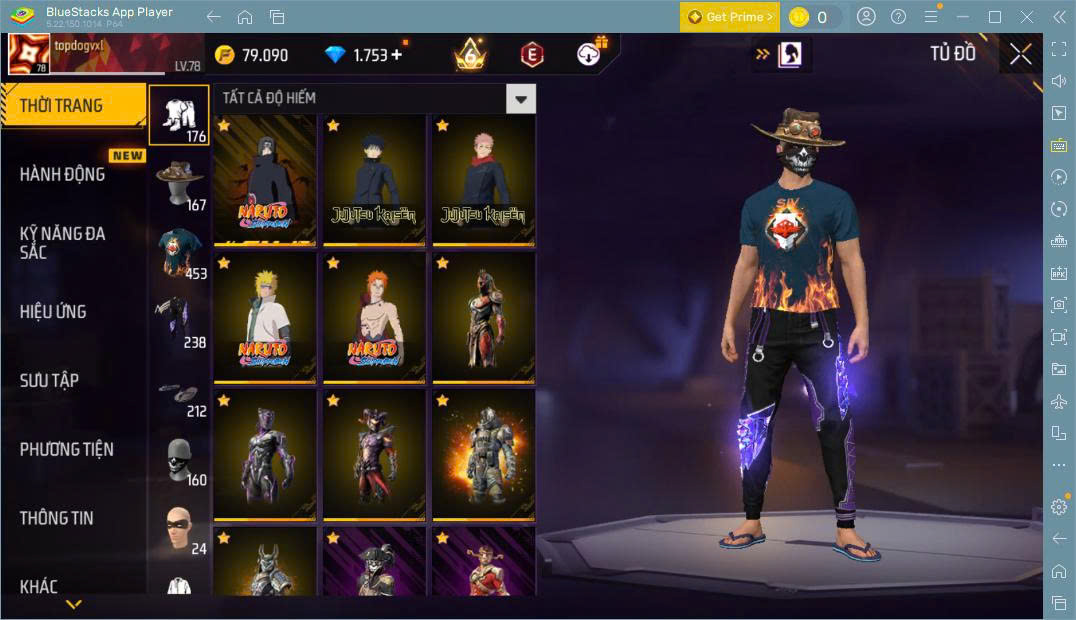Open the Phương Tiện category
Image resolution: width=1076 pixels, height=620 pixels.
[66, 449]
